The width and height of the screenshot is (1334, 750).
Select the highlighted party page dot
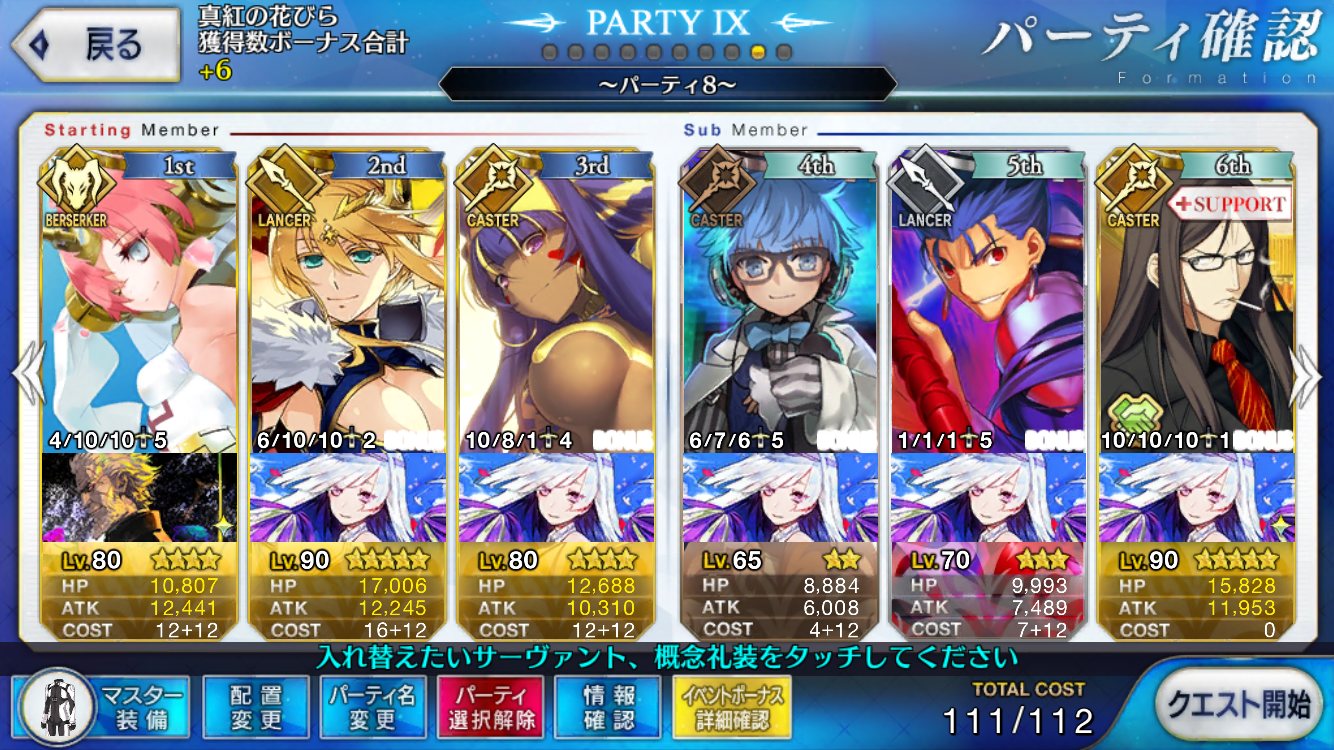pyautogui.click(x=759, y=51)
